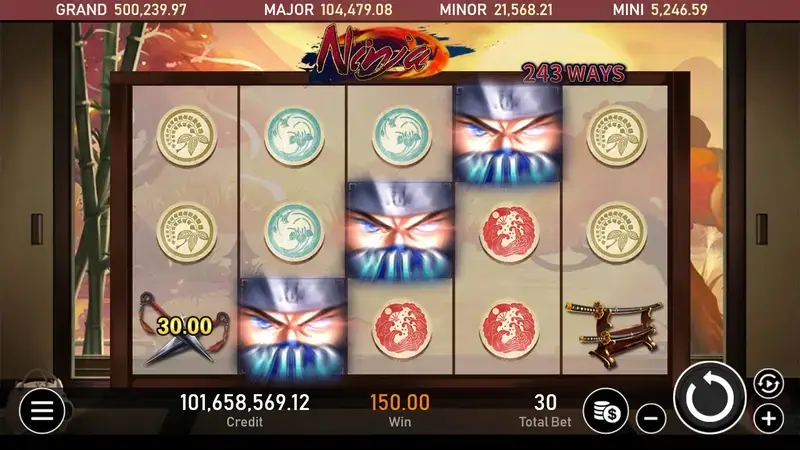
Task: Open bet settings via coin stack icon
Action: click(605, 409)
